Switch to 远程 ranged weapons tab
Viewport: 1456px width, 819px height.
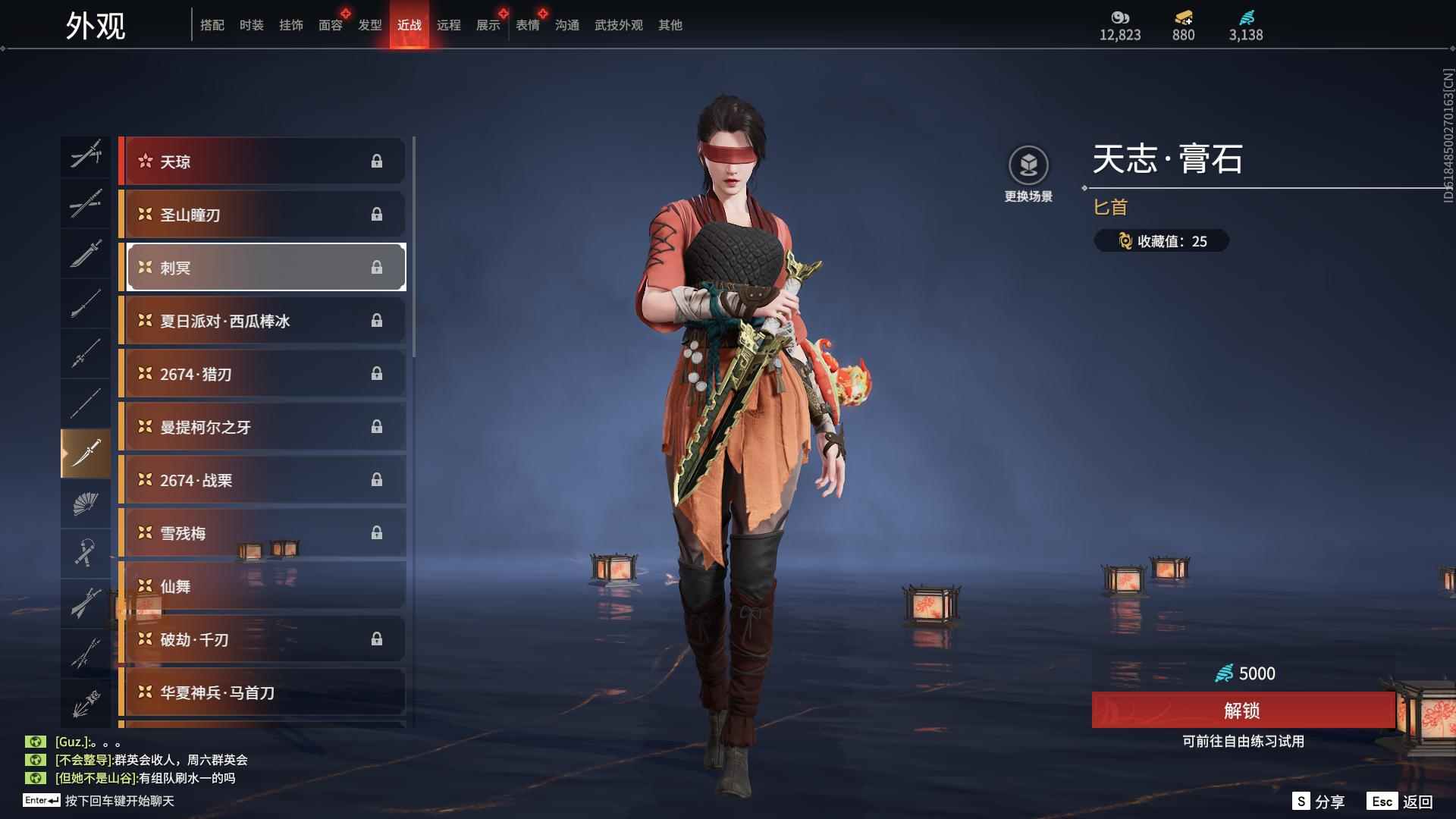pos(448,25)
